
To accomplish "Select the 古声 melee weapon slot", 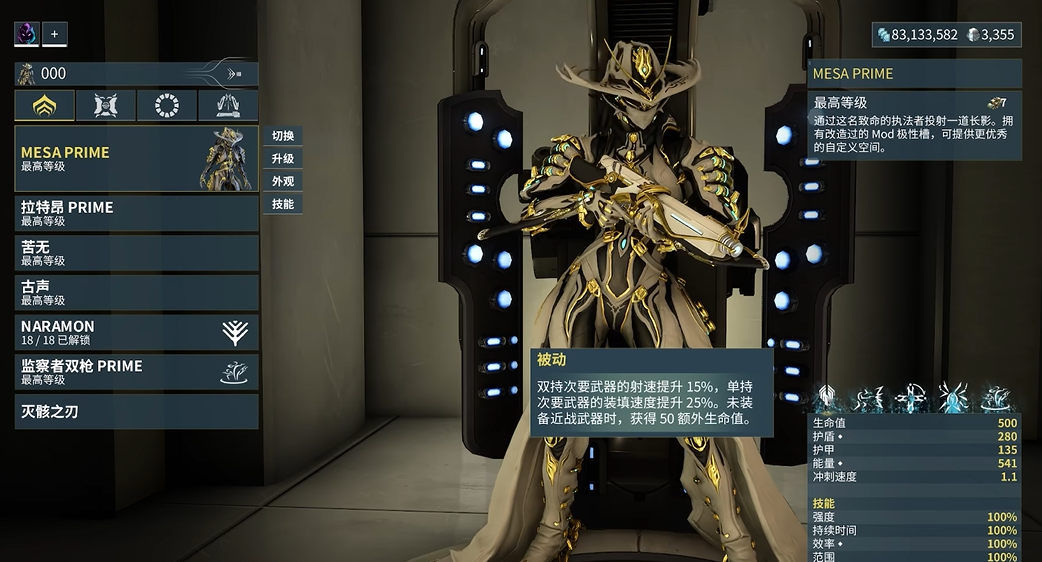I will click(136, 292).
